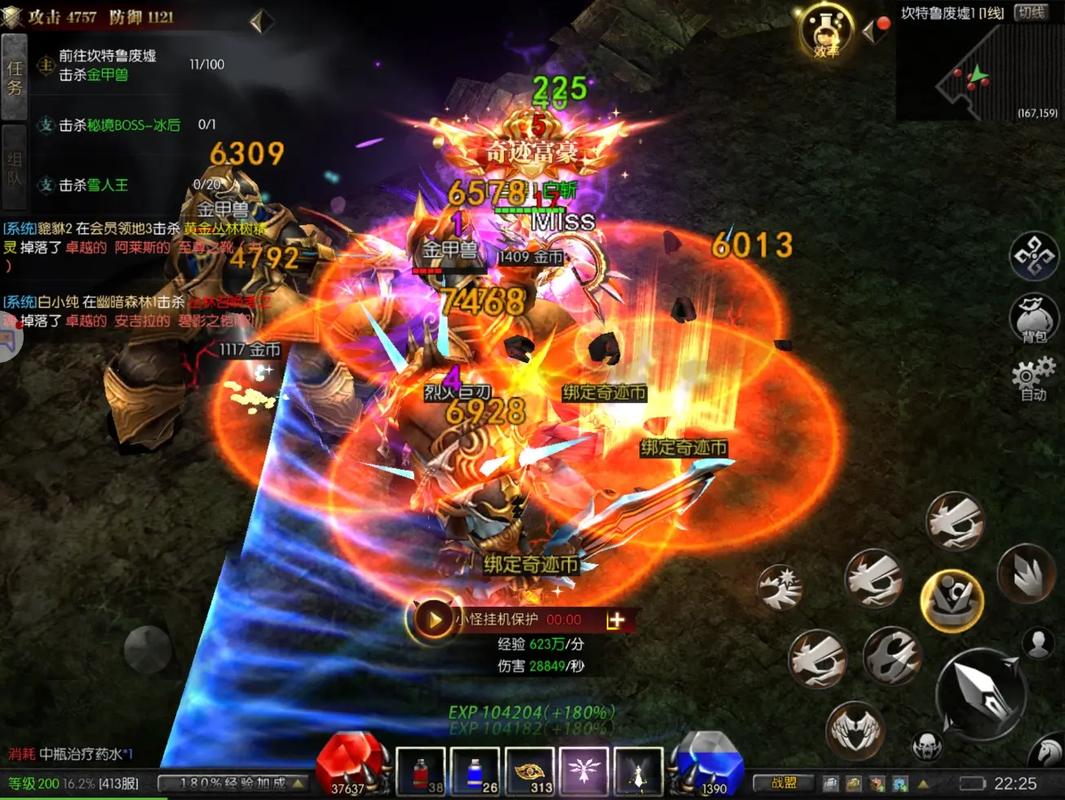
Task: Toggle the 自动 auto-battle gear
Action: pos(1033,378)
